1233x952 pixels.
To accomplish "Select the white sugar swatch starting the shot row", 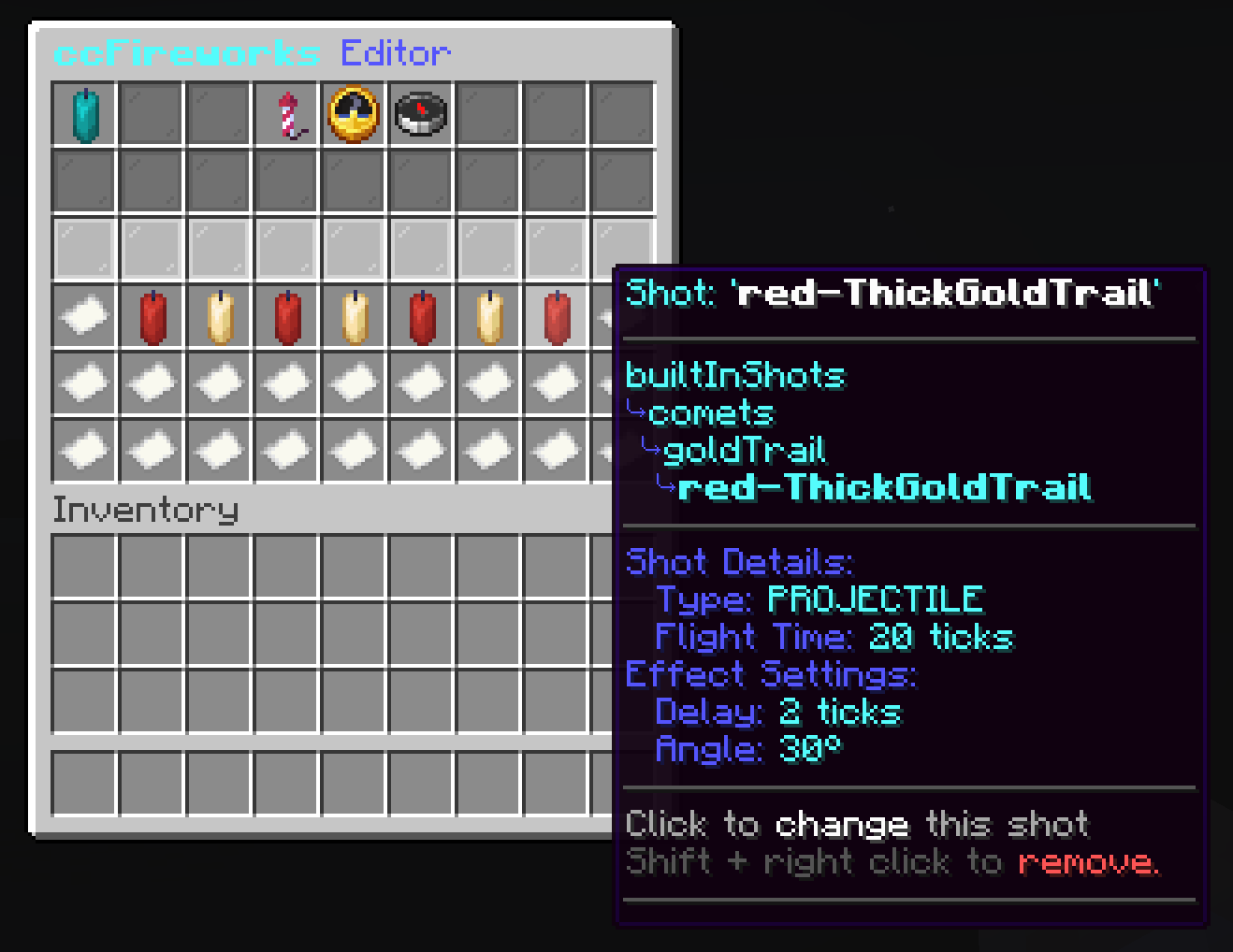I will [82, 315].
